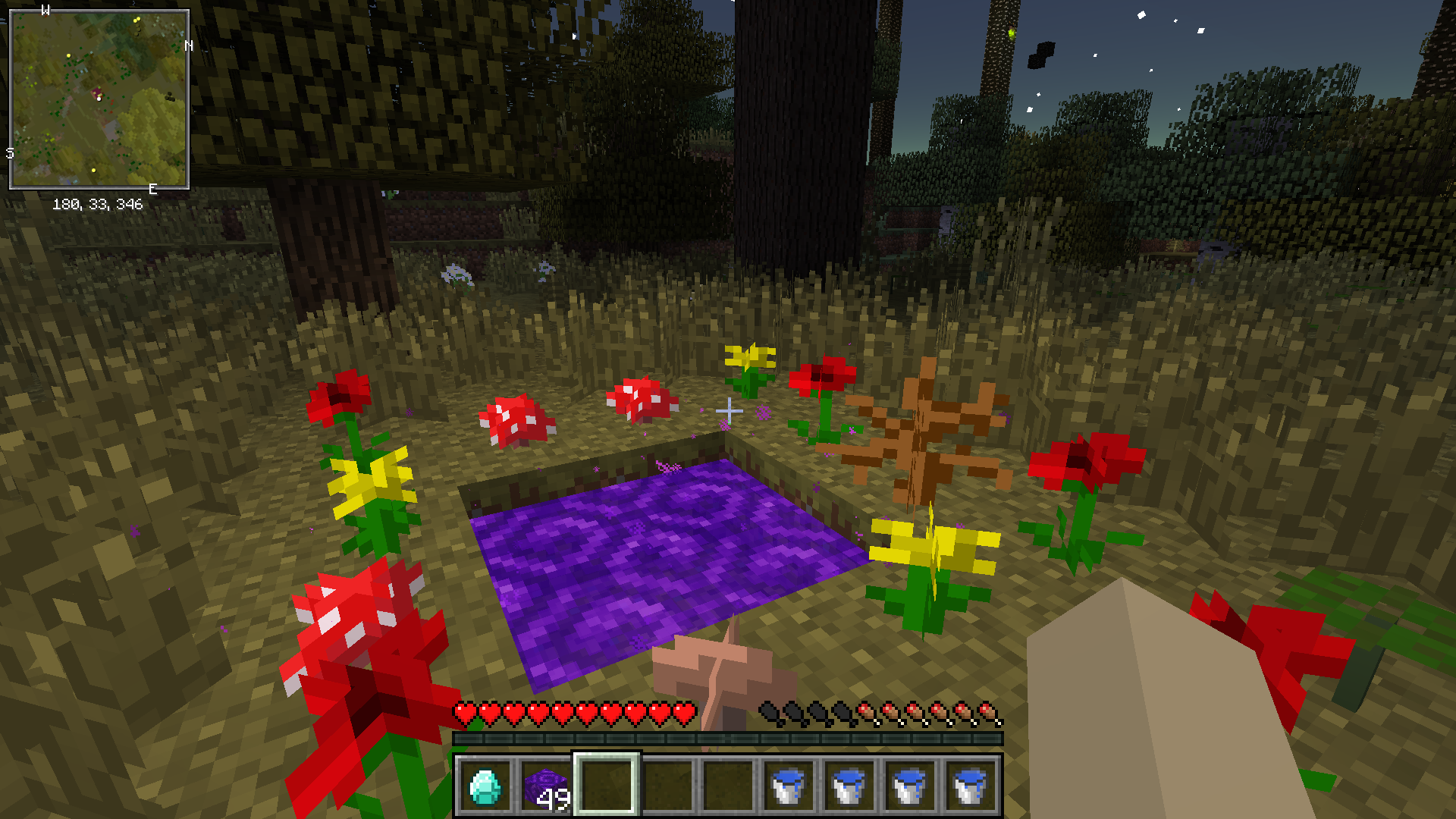Click the minimap in the corner
The height and width of the screenshot is (819, 1456).
point(99,99)
